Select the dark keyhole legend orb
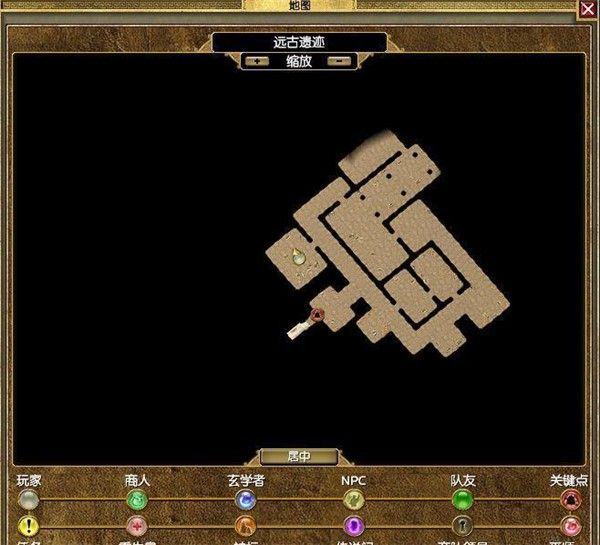This screenshot has width=600, height=545. pyautogui.click(x=462, y=526)
